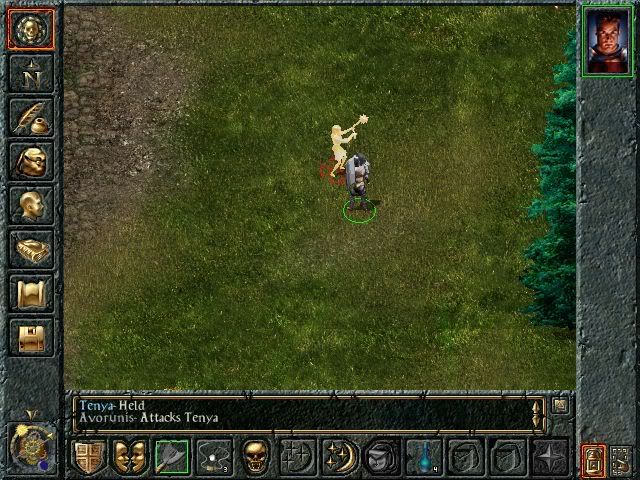Viewport: 640px width, 480px height.
Task: Open the priest scroll button
Action: pyautogui.click(x=30, y=293)
